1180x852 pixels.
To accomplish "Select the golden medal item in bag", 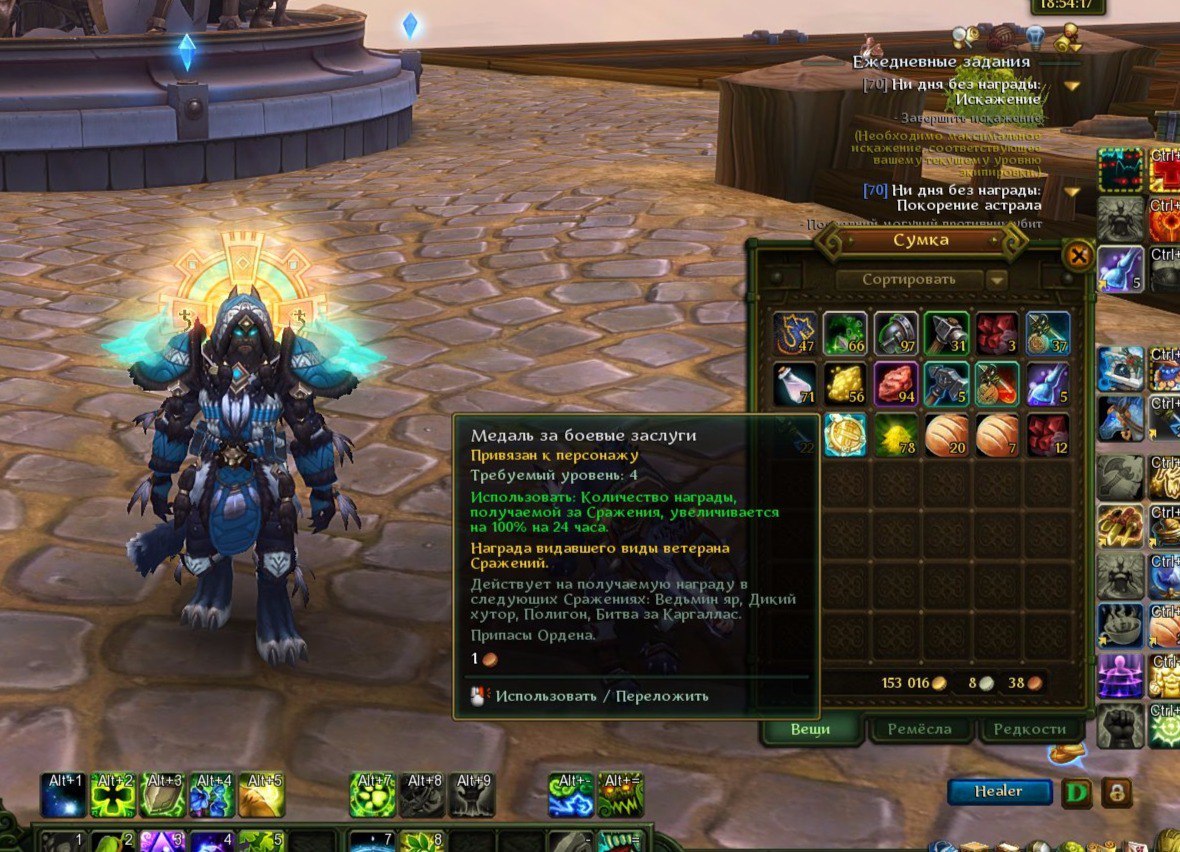I will pyautogui.click(x=845, y=436).
